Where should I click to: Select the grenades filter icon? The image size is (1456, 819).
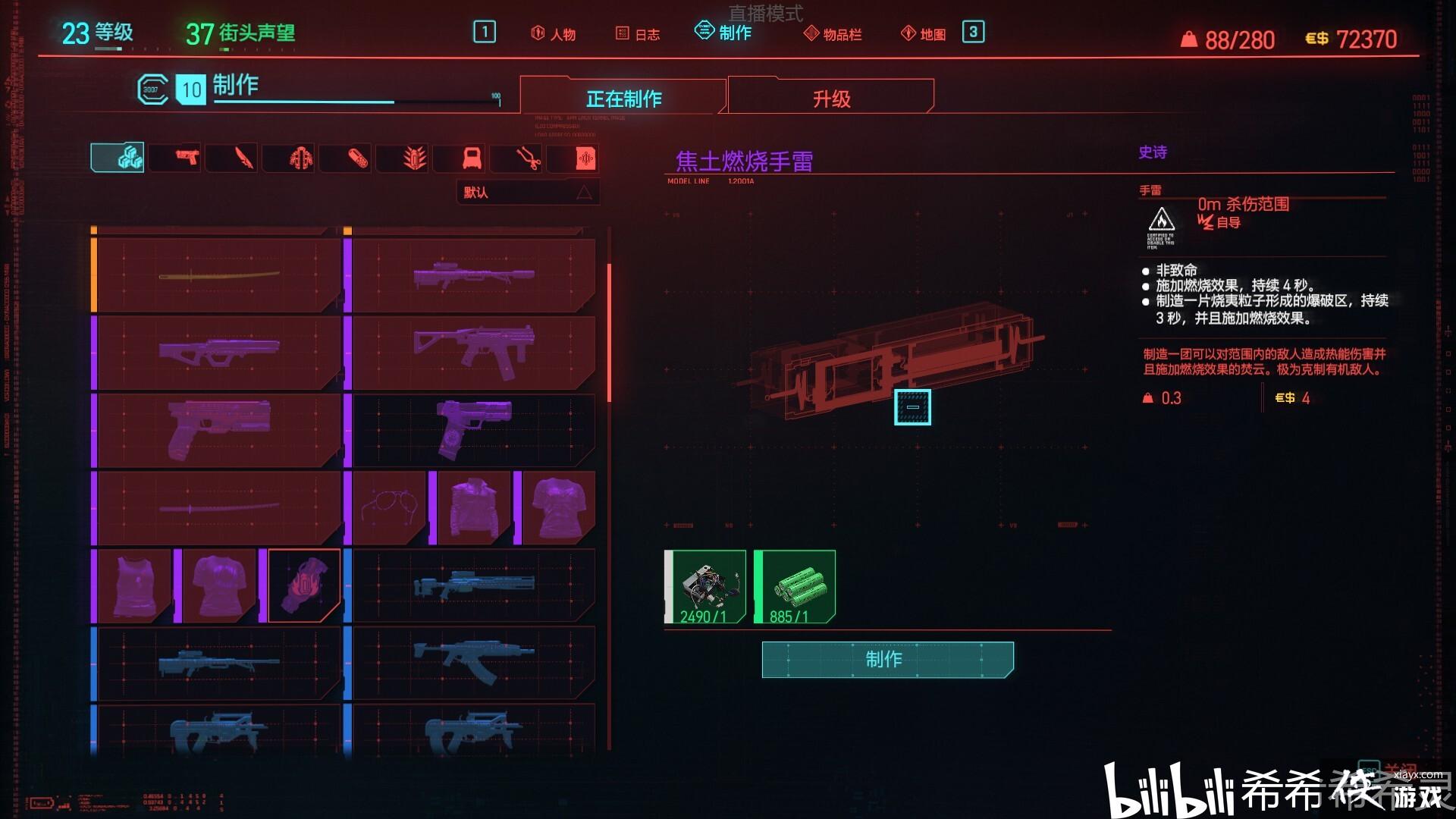pos(402,157)
